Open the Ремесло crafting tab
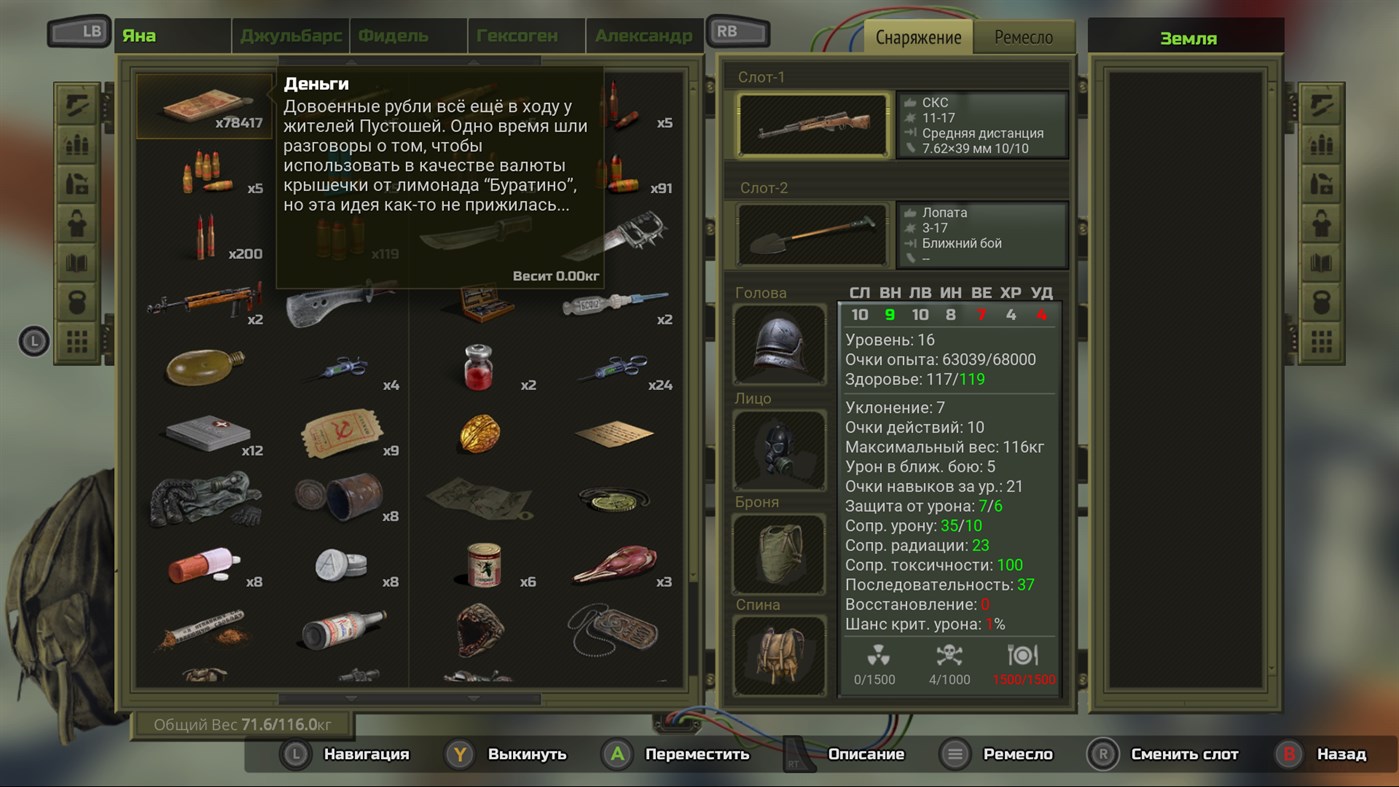Screen dimensions: 1399x787 (1023, 37)
